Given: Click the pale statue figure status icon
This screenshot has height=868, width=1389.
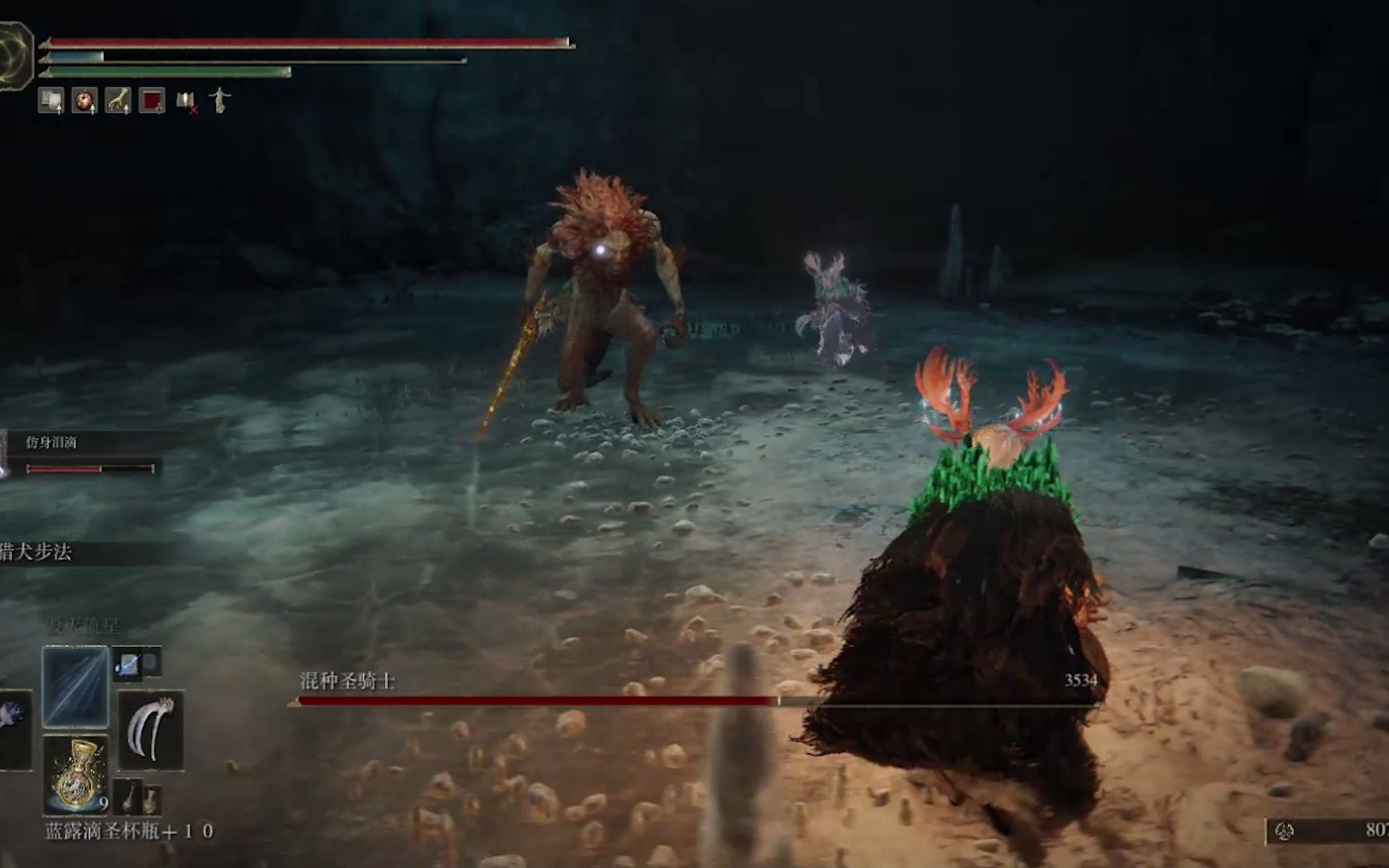Looking at the screenshot, I should (x=220, y=100).
